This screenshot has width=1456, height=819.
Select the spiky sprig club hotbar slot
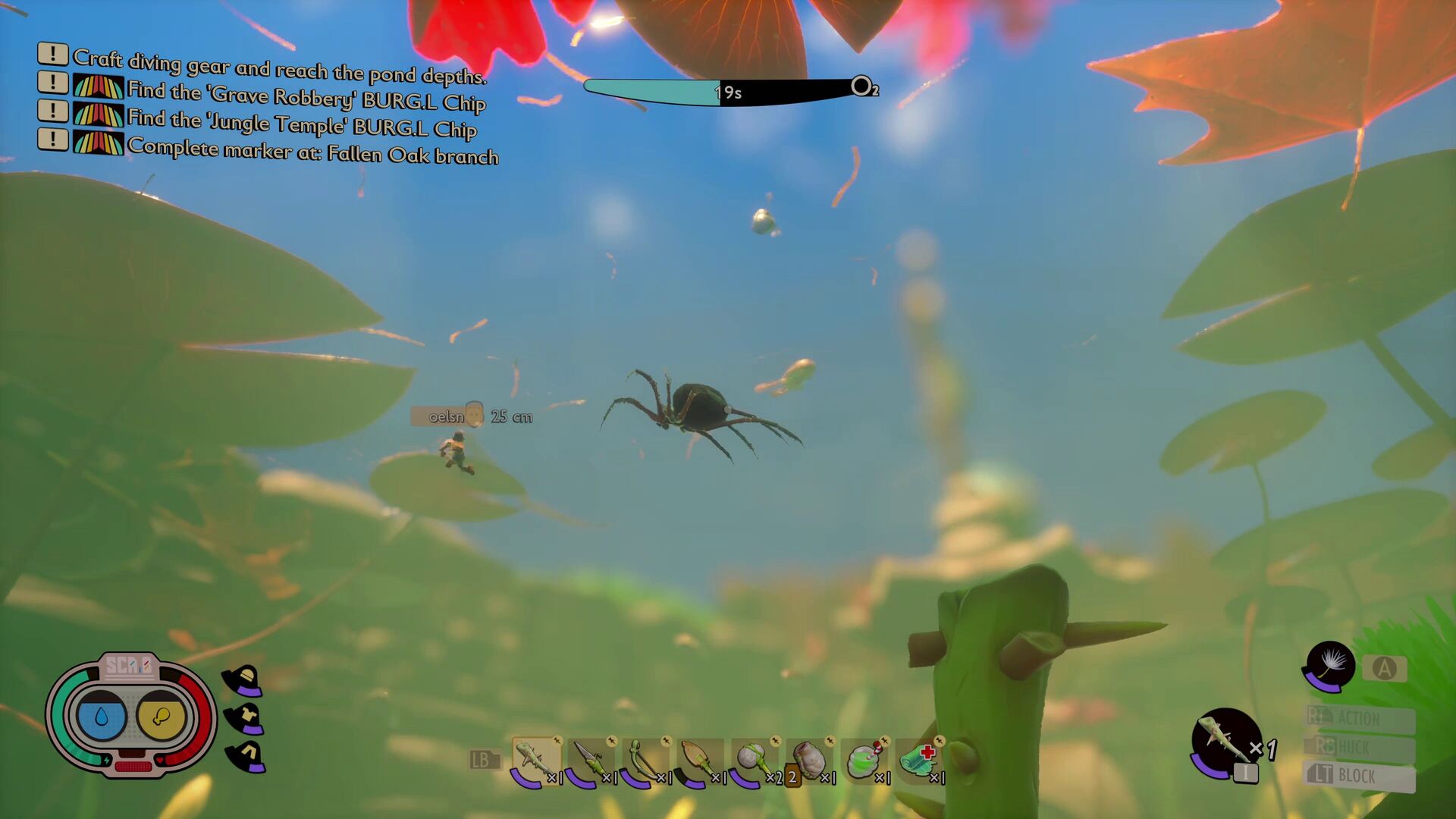pos(535,761)
